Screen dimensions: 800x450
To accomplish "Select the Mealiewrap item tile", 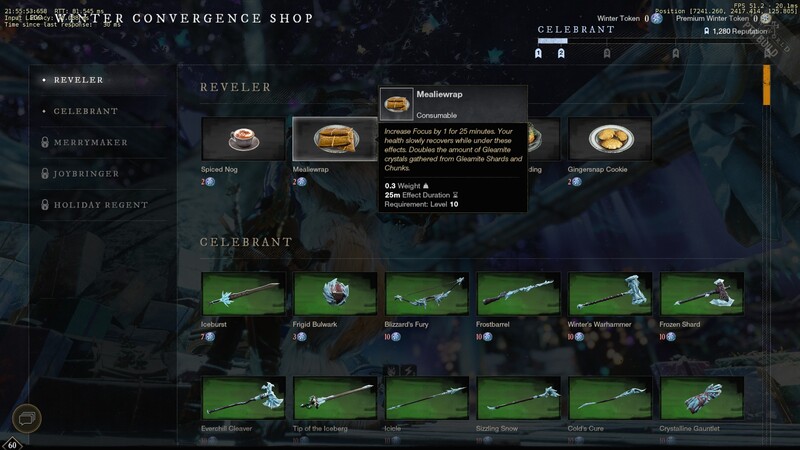I will point(334,139).
